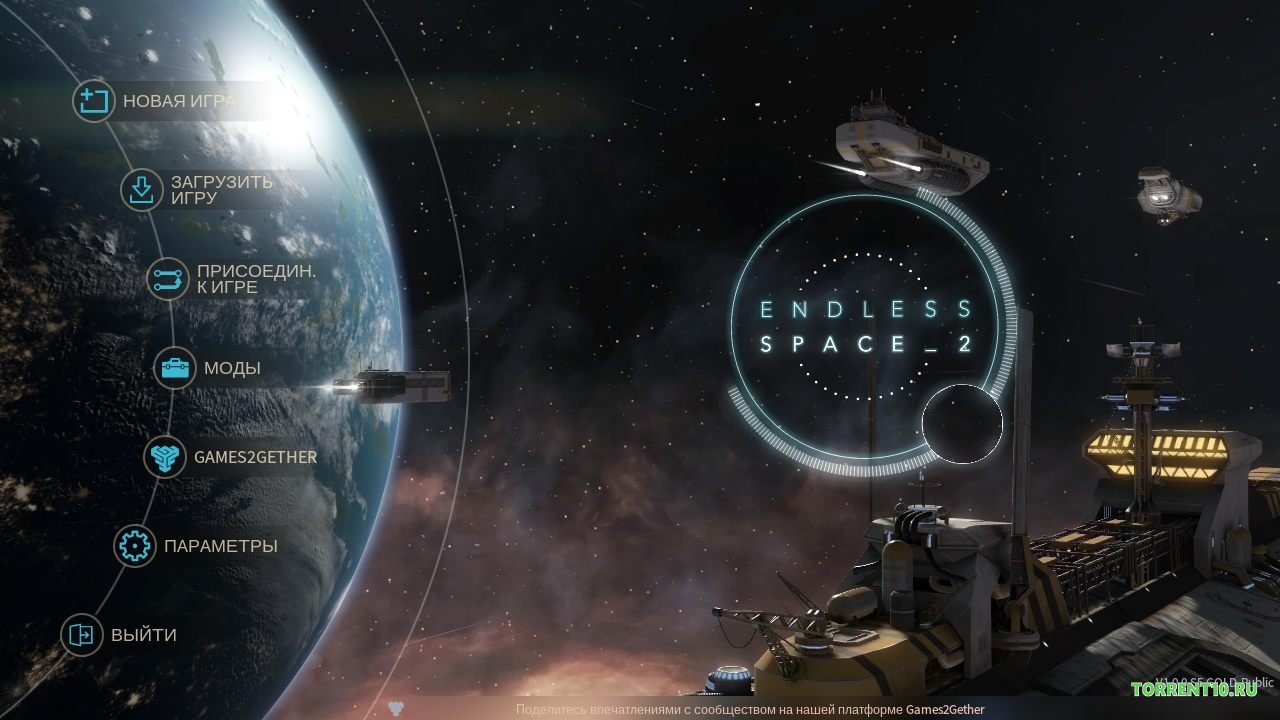Click the download icon next to Загрузить игру
The width and height of the screenshot is (1280, 720).
pyautogui.click(x=140, y=190)
